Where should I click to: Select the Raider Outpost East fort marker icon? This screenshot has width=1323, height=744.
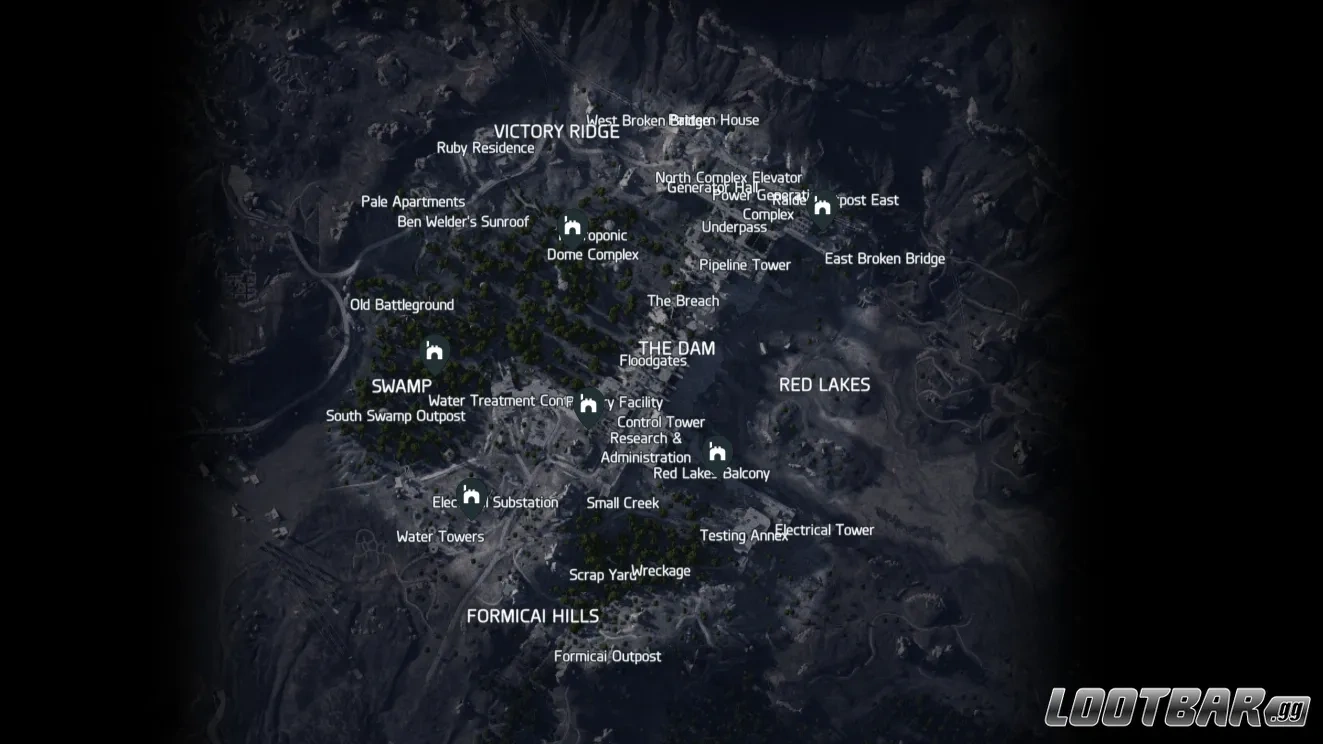(x=822, y=205)
